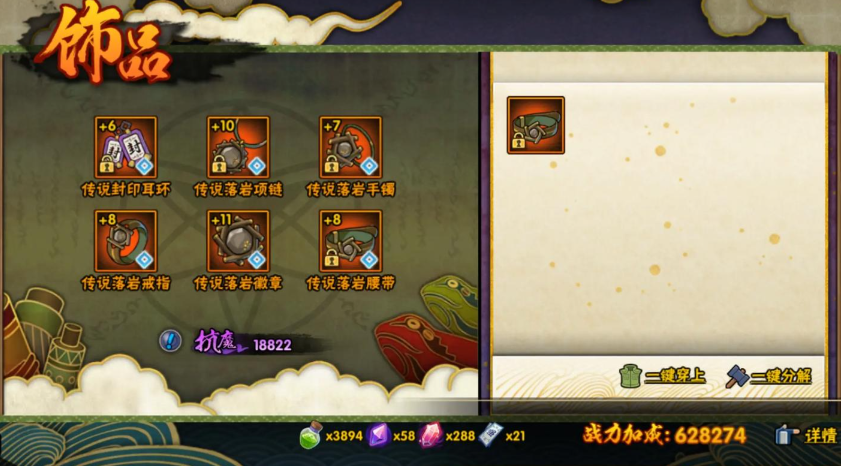
Task: Choose the 传说落岩戒指 ring slot
Action: click(x=126, y=241)
